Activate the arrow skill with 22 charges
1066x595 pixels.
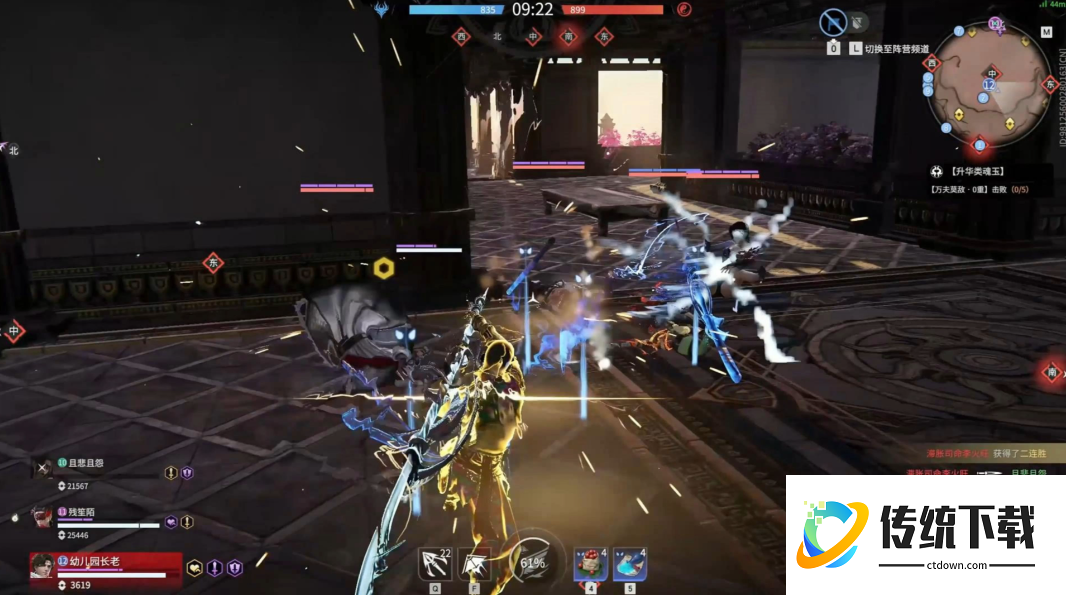click(x=435, y=565)
